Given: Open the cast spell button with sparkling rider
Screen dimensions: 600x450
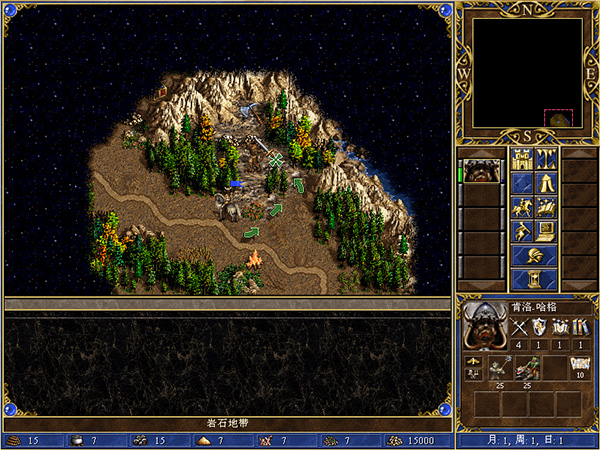Looking at the screenshot, I should tap(546, 207).
